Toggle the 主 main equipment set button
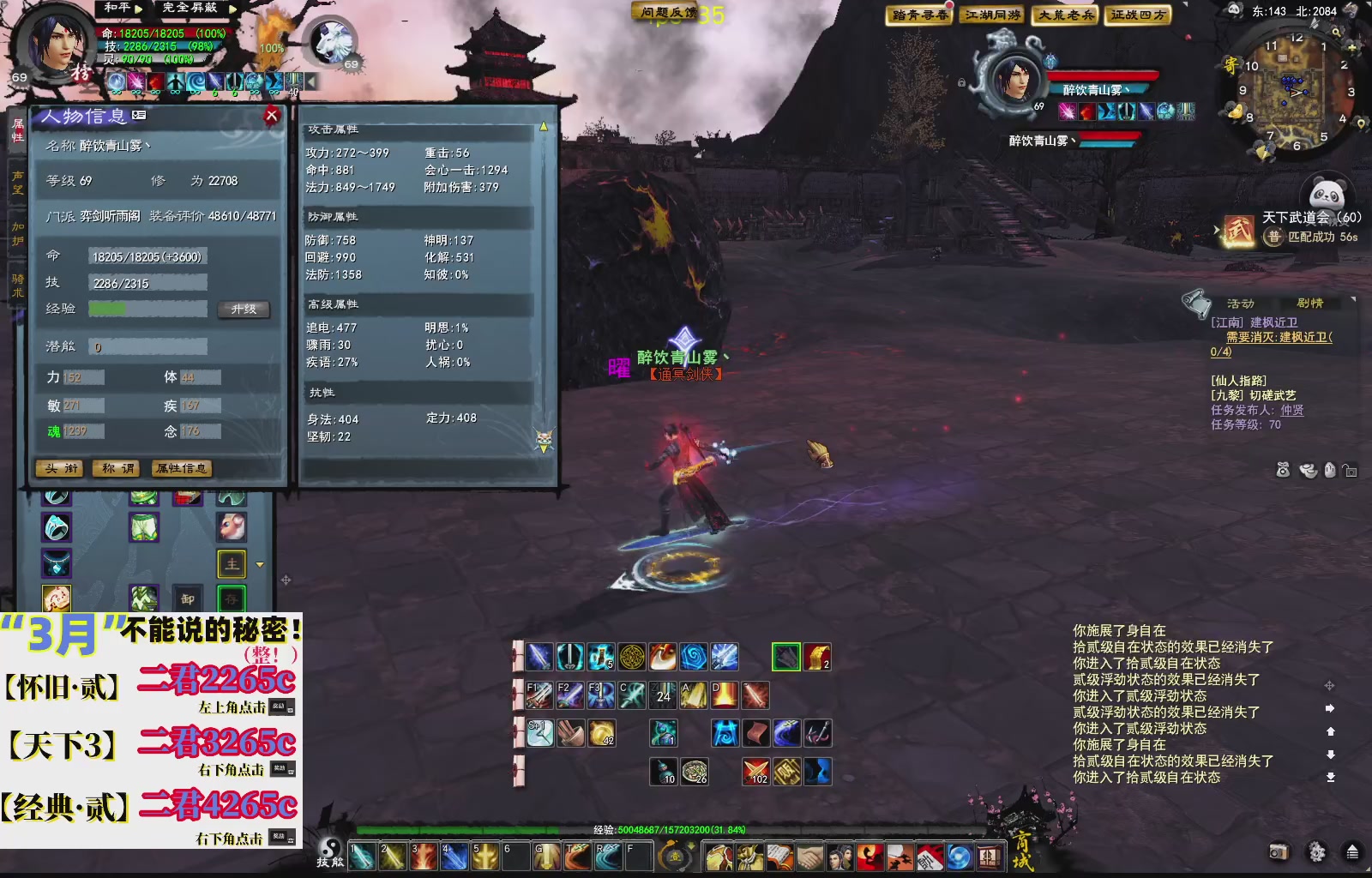The image size is (1372, 878). point(230,564)
